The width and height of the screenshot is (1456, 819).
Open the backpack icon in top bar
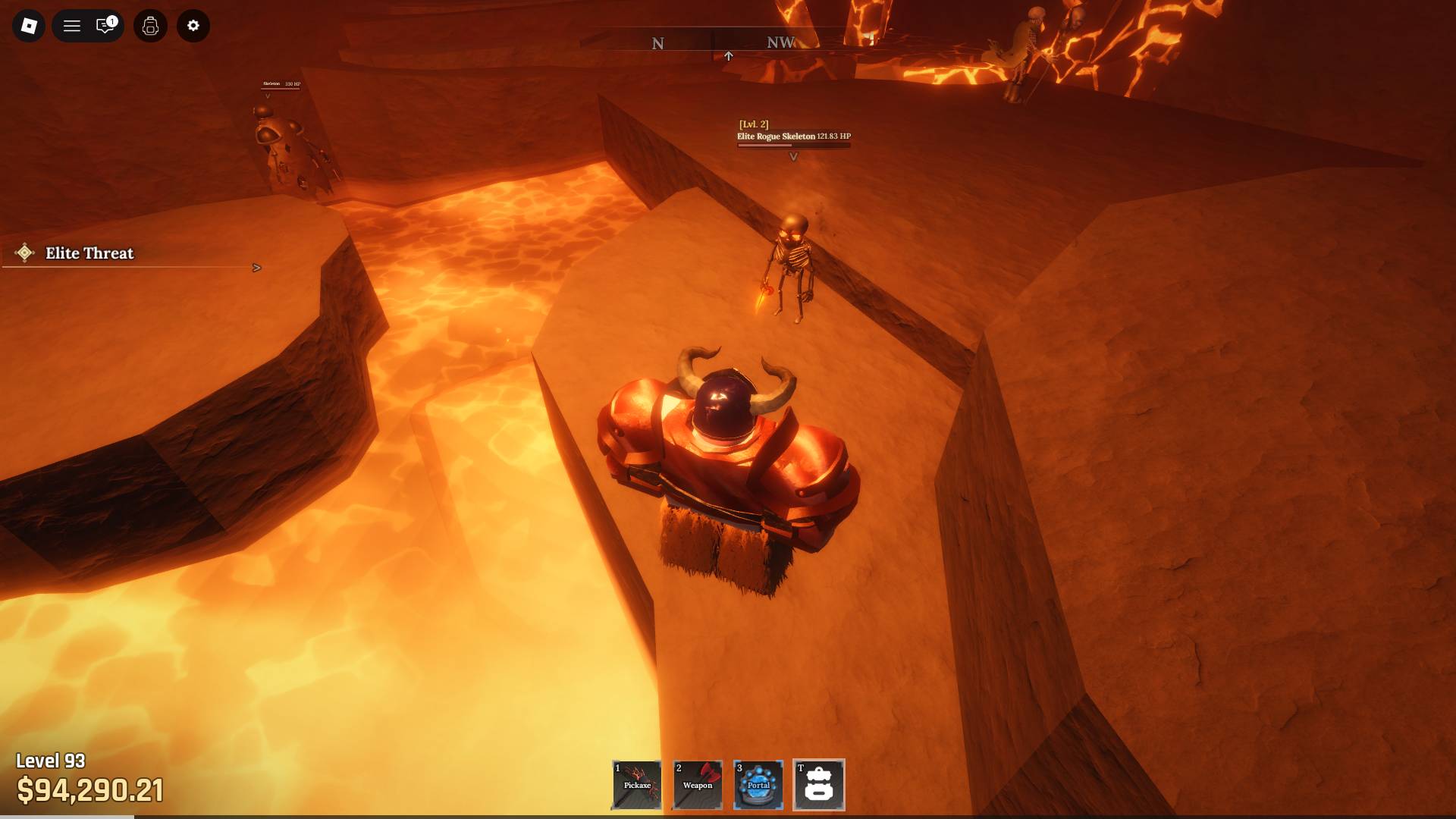[150, 26]
